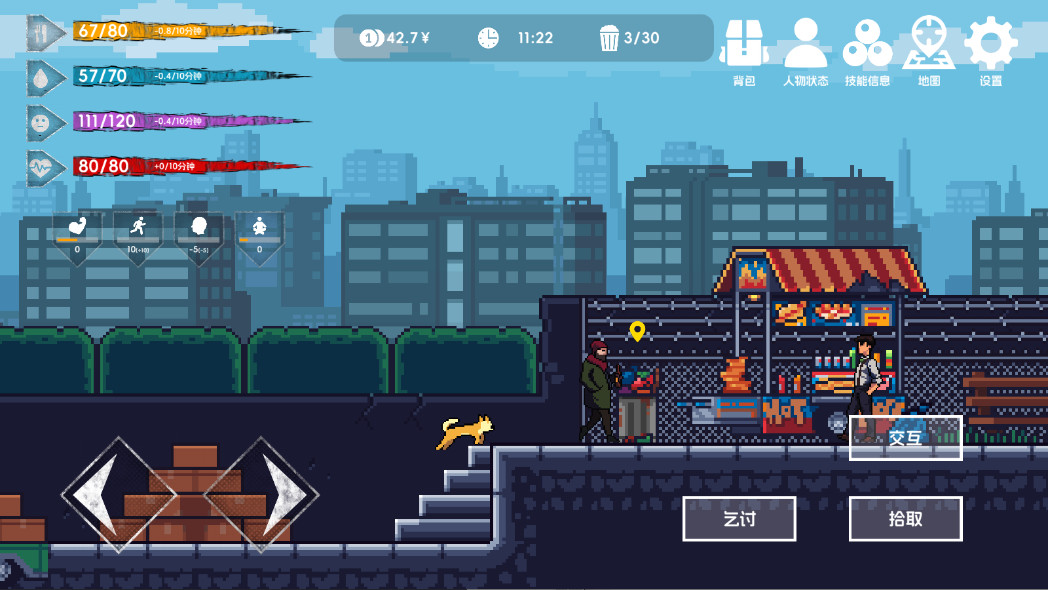The image size is (1048, 590).
Task: Select the meditating figure stat badge
Action: click(259, 234)
